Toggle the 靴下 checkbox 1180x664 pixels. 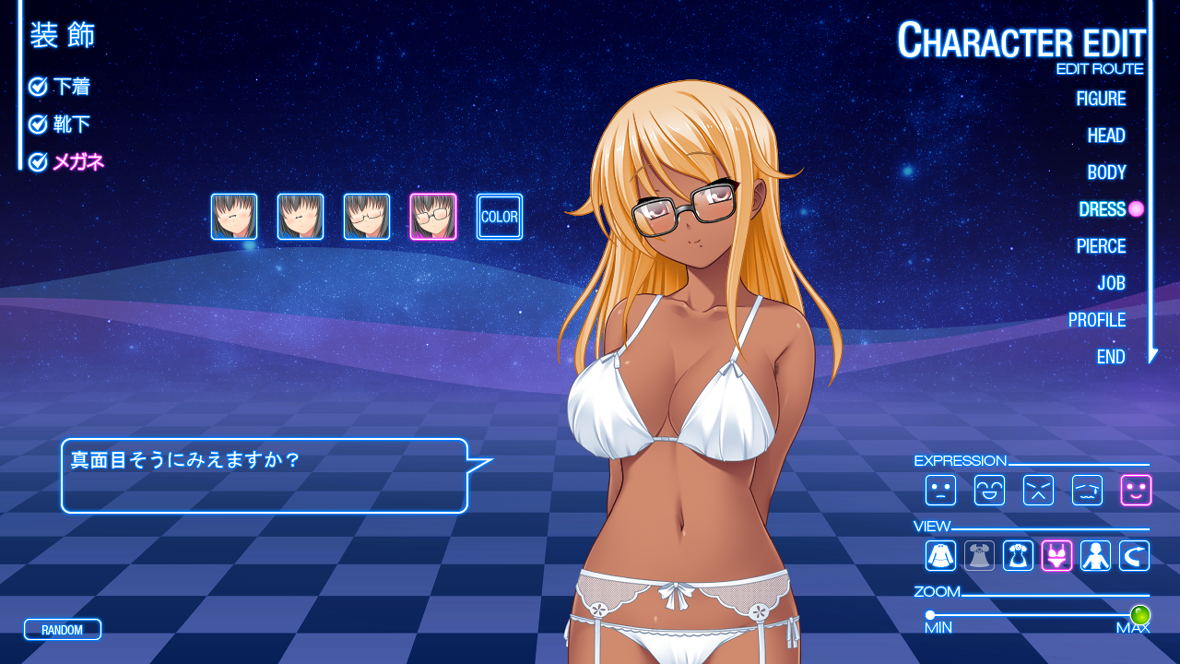coord(38,124)
